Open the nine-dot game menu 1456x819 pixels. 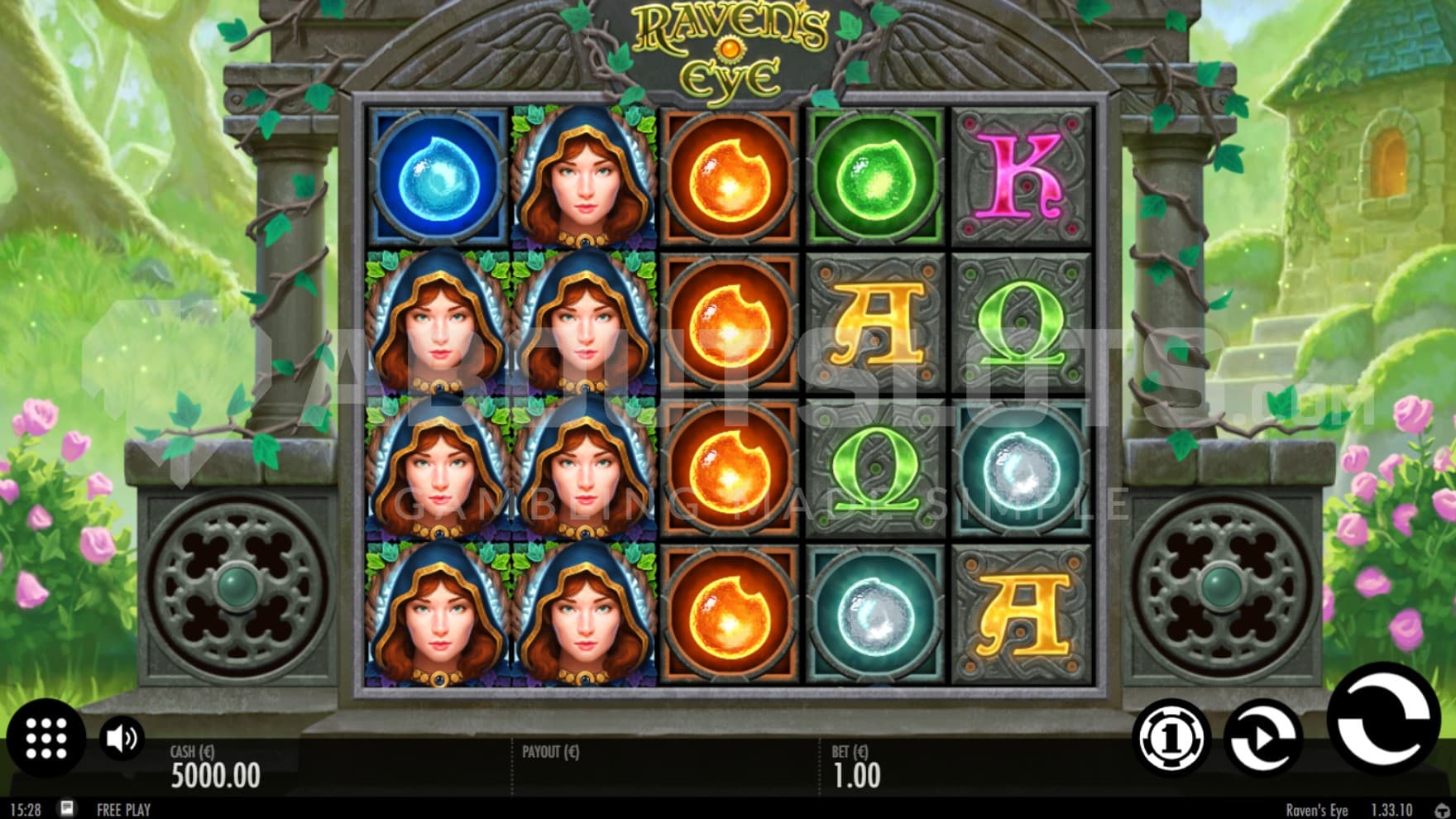click(46, 737)
